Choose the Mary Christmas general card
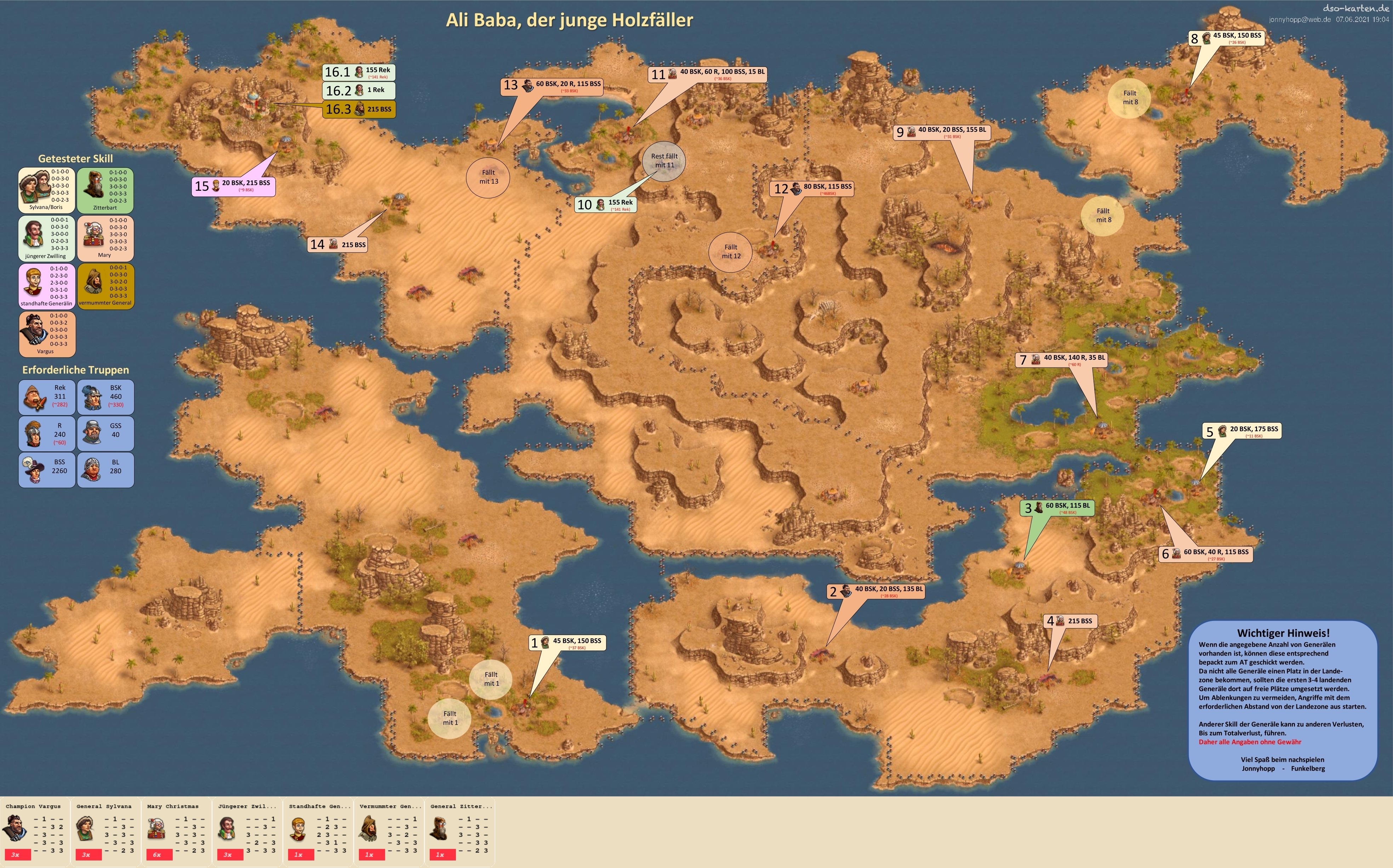This screenshot has width=1393, height=868. (176, 830)
